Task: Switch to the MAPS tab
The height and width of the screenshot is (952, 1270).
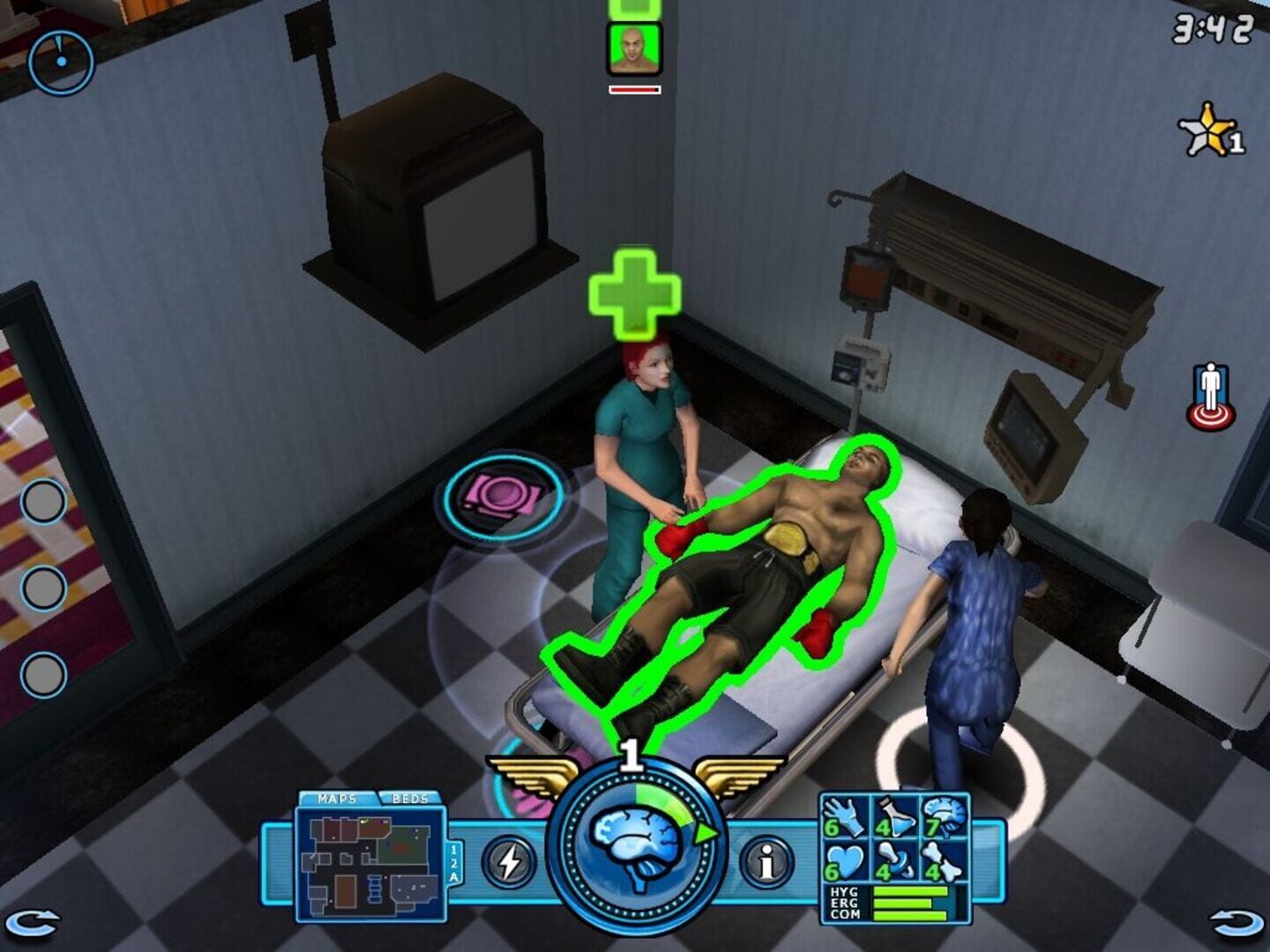Action: [337, 799]
